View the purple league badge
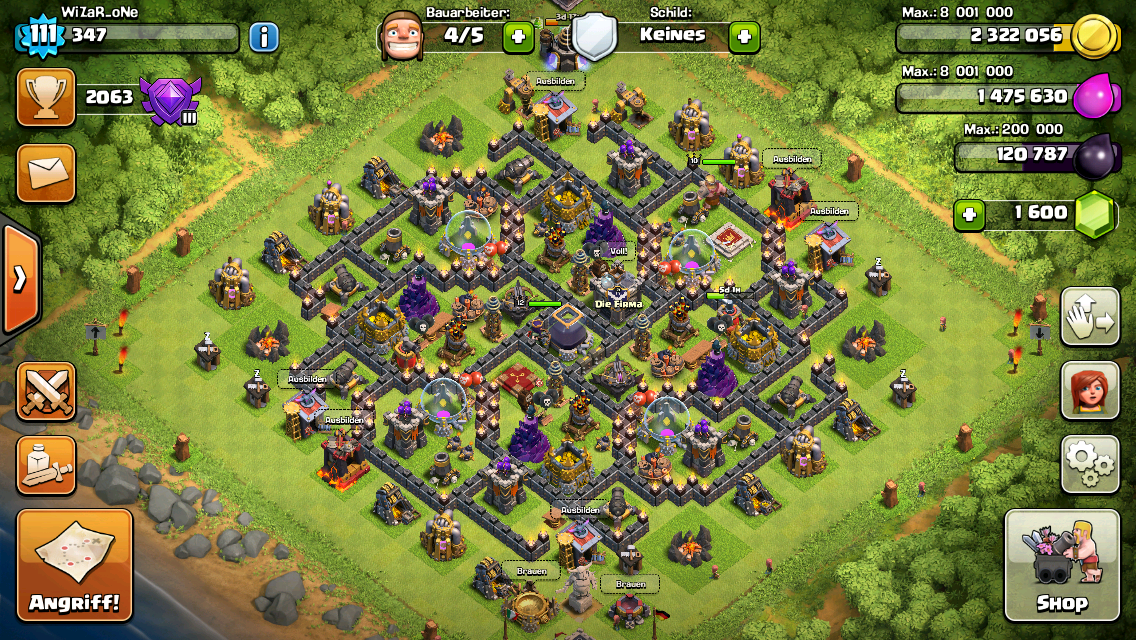Image resolution: width=1136 pixels, height=640 pixels. (x=169, y=100)
